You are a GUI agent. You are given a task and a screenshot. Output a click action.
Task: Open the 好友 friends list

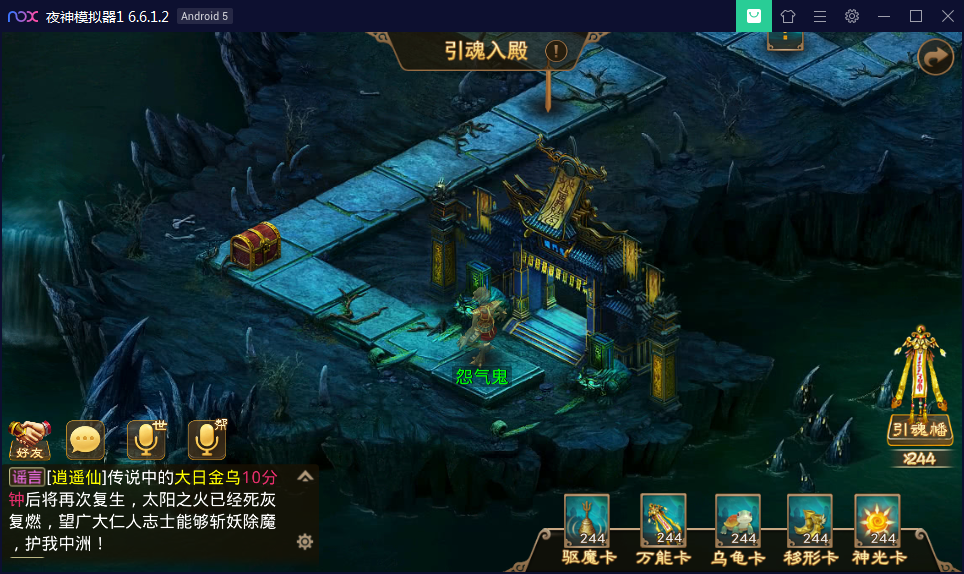pyautogui.click(x=29, y=439)
